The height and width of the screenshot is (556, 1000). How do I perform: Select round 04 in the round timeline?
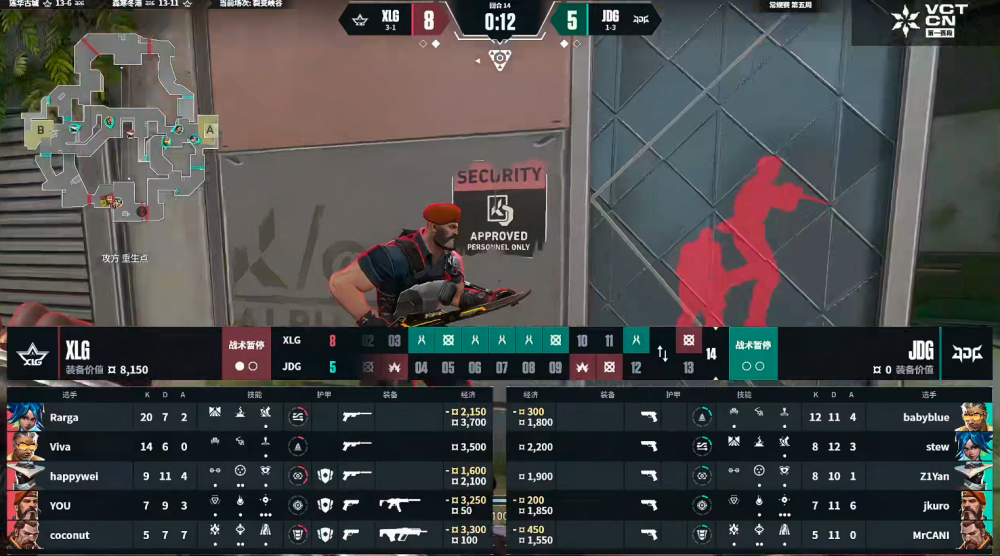click(x=421, y=367)
